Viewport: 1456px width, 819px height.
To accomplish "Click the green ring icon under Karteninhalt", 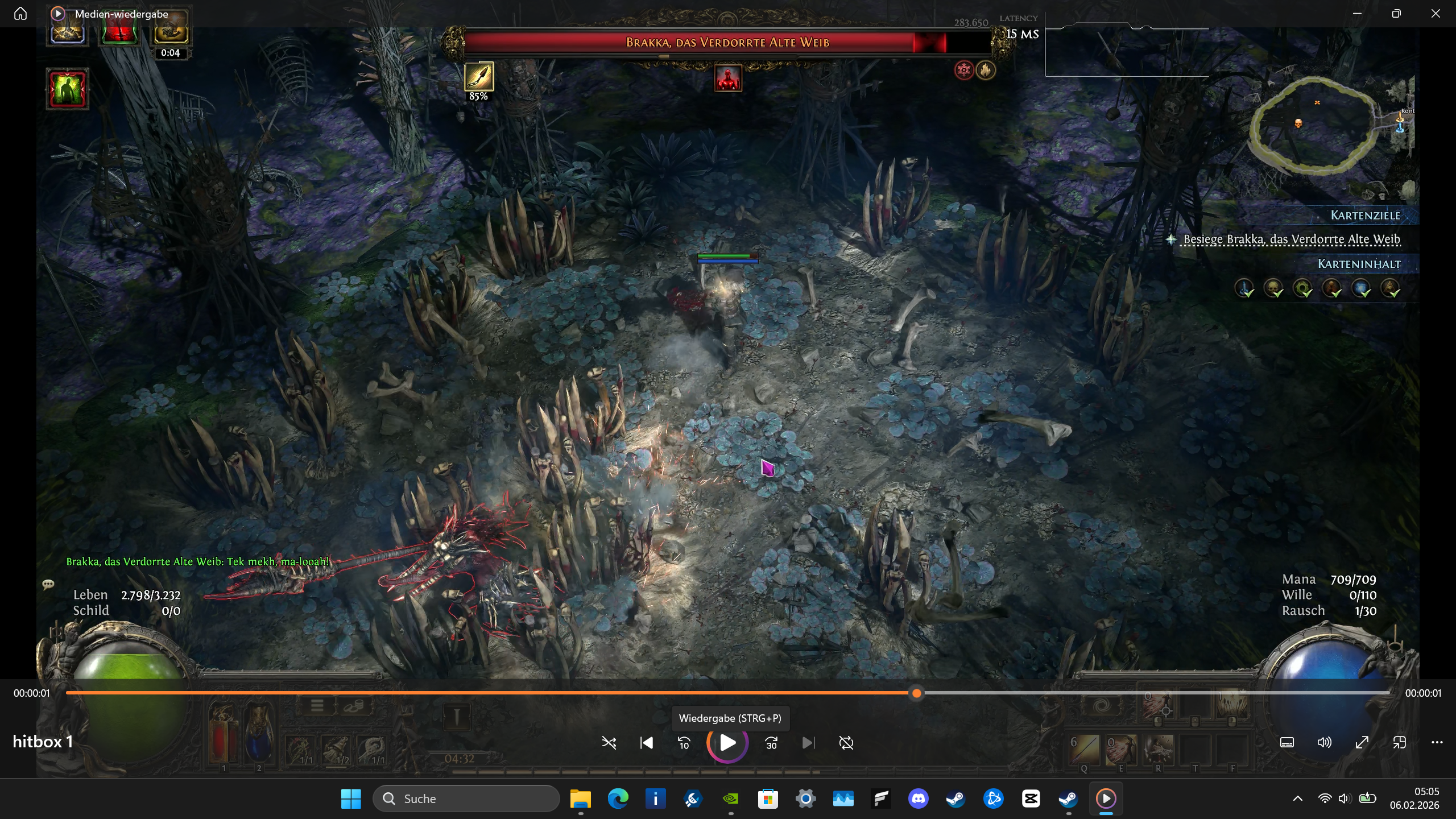I will [1302, 288].
